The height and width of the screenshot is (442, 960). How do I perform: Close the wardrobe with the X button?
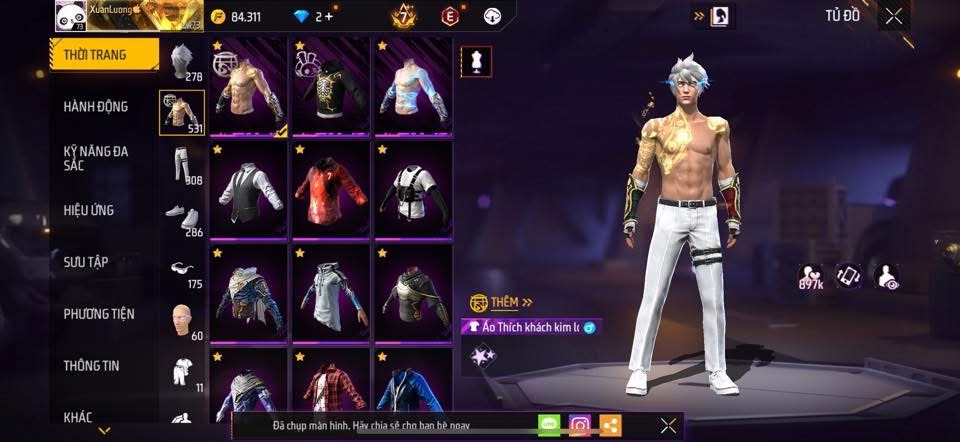point(894,15)
